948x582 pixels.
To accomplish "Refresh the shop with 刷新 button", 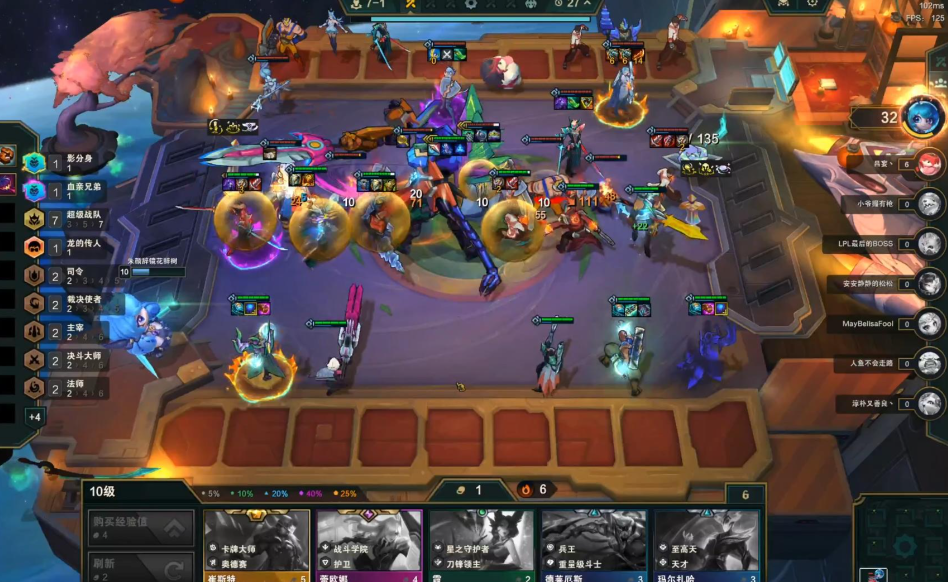I will tap(141, 567).
